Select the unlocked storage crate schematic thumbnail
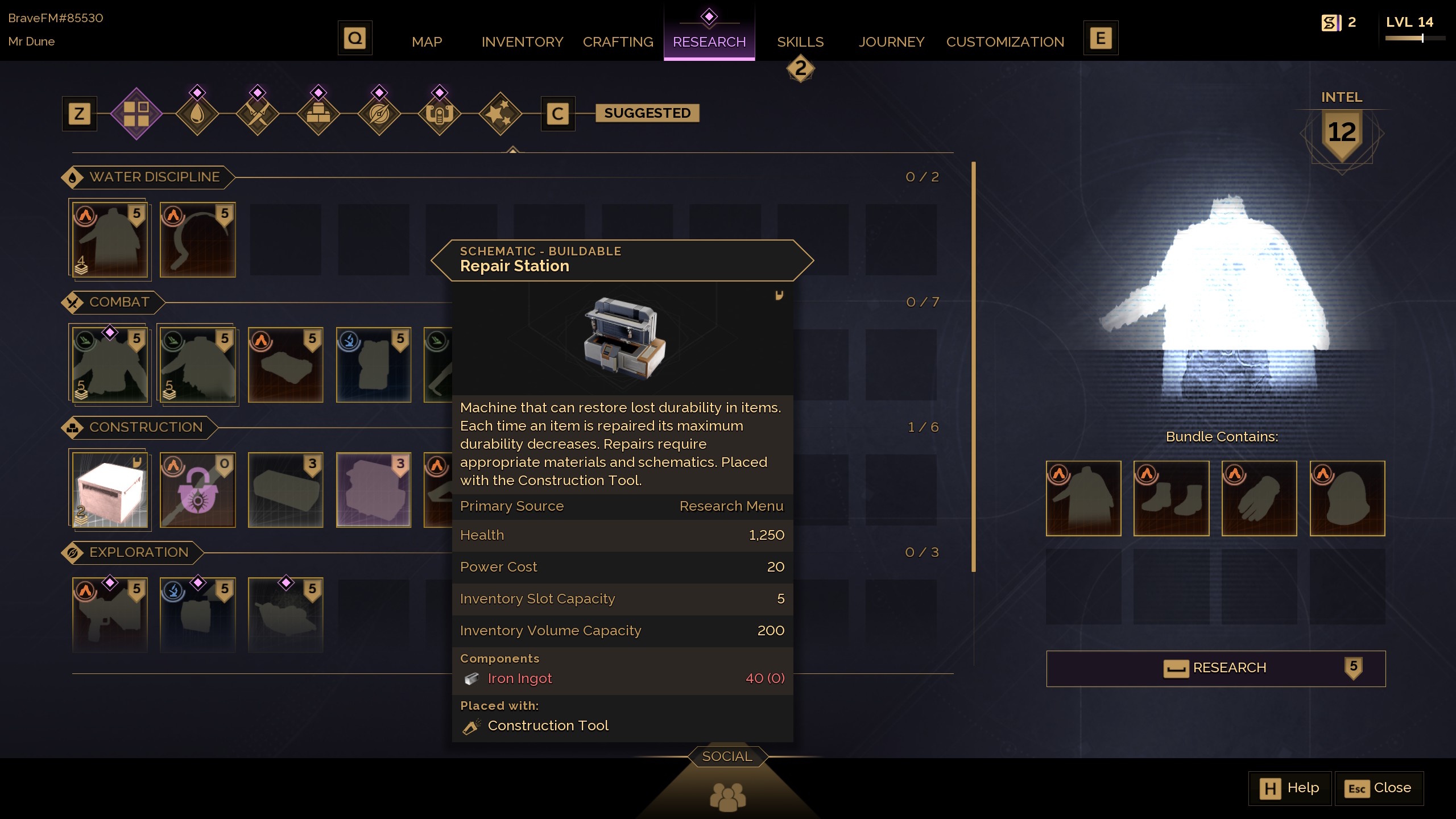Image resolution: width=1456 pixels, height=819 pixels. 110,491
